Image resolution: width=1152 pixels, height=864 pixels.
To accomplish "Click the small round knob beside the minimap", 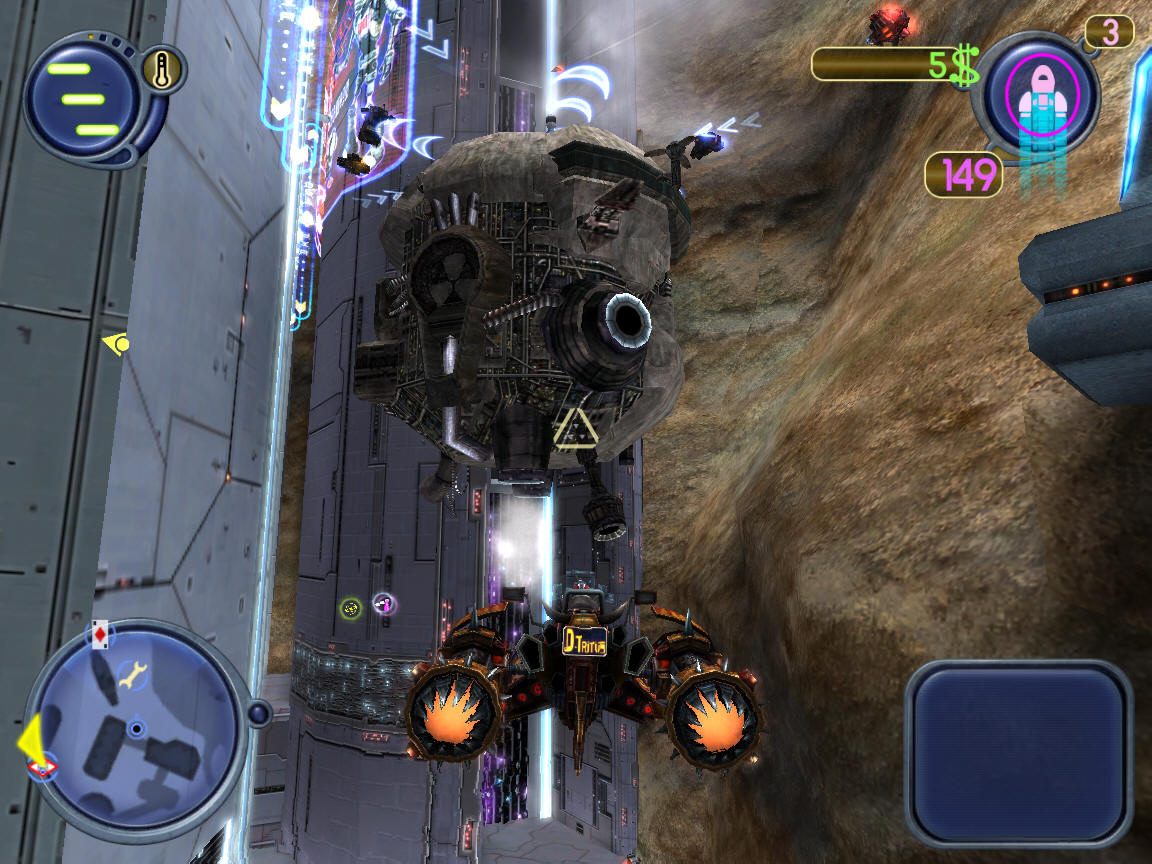I will (x=259, y=713).
